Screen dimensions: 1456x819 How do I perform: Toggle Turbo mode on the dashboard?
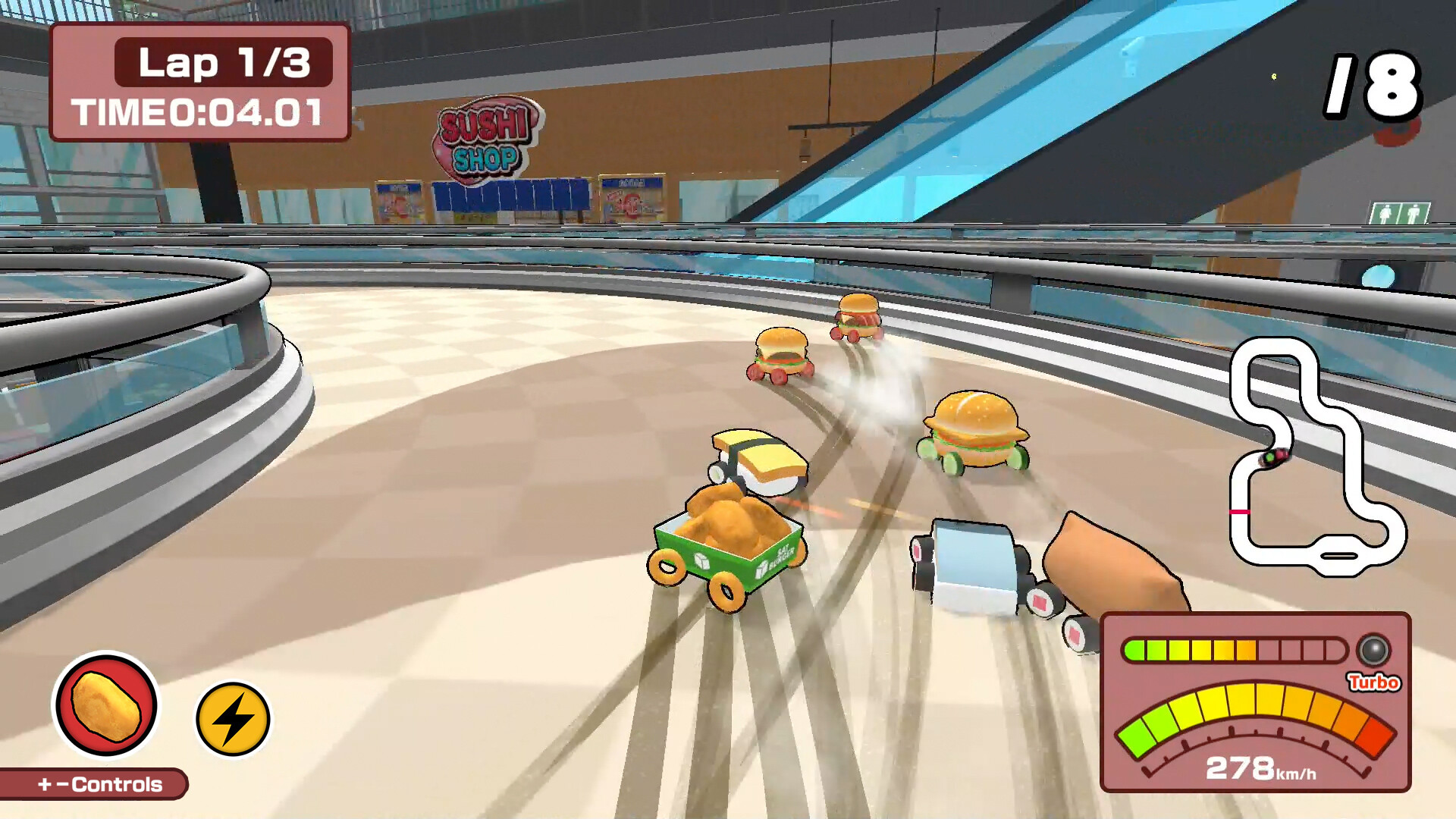point(1373,682)
